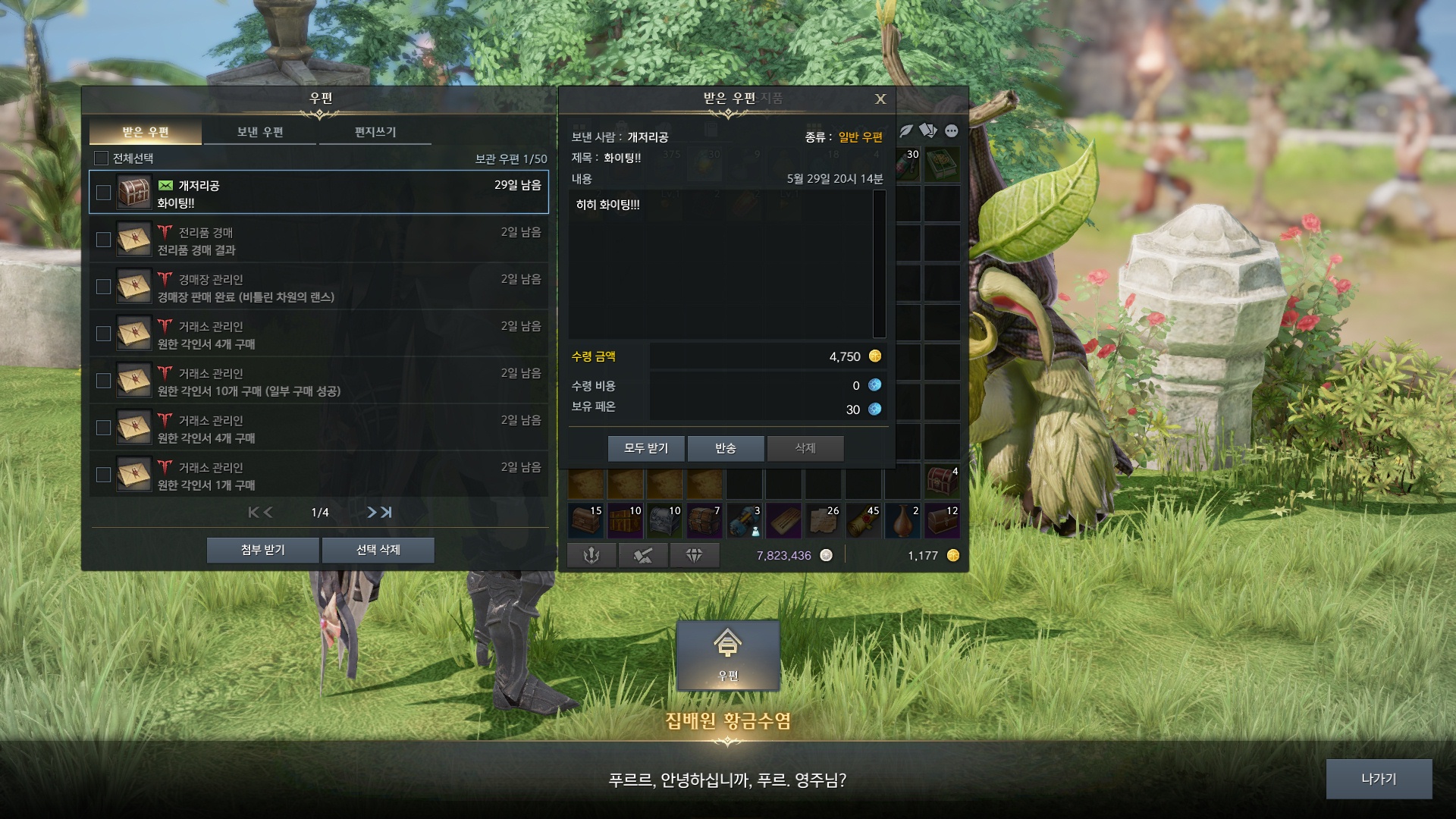Select the 받은 우편 tab
1456x819 pixels.
(x=146, y=132)
